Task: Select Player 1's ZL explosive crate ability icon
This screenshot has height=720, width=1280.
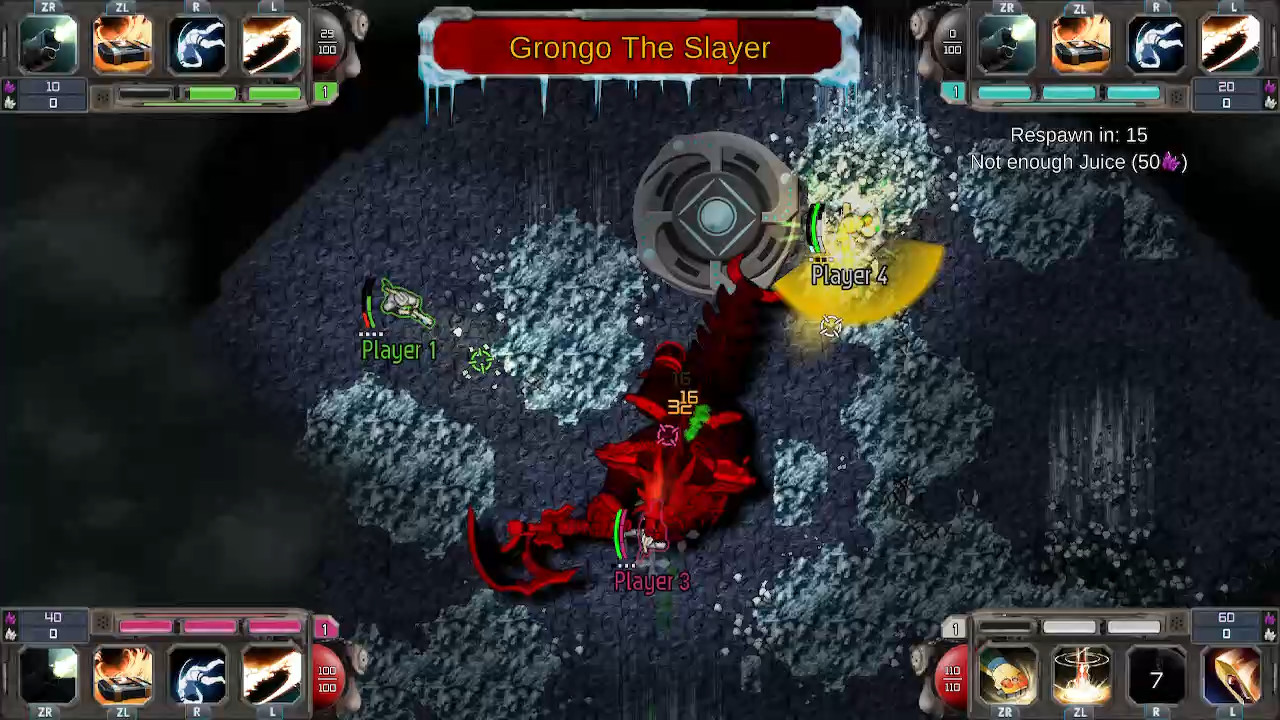Action: point(122,44)
